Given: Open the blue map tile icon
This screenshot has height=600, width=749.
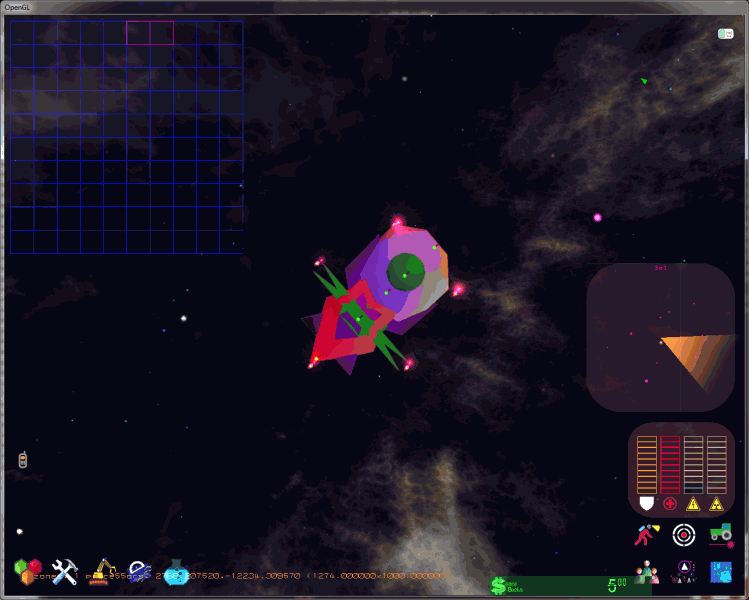Looking at the screenshot, I should [721, 571].
